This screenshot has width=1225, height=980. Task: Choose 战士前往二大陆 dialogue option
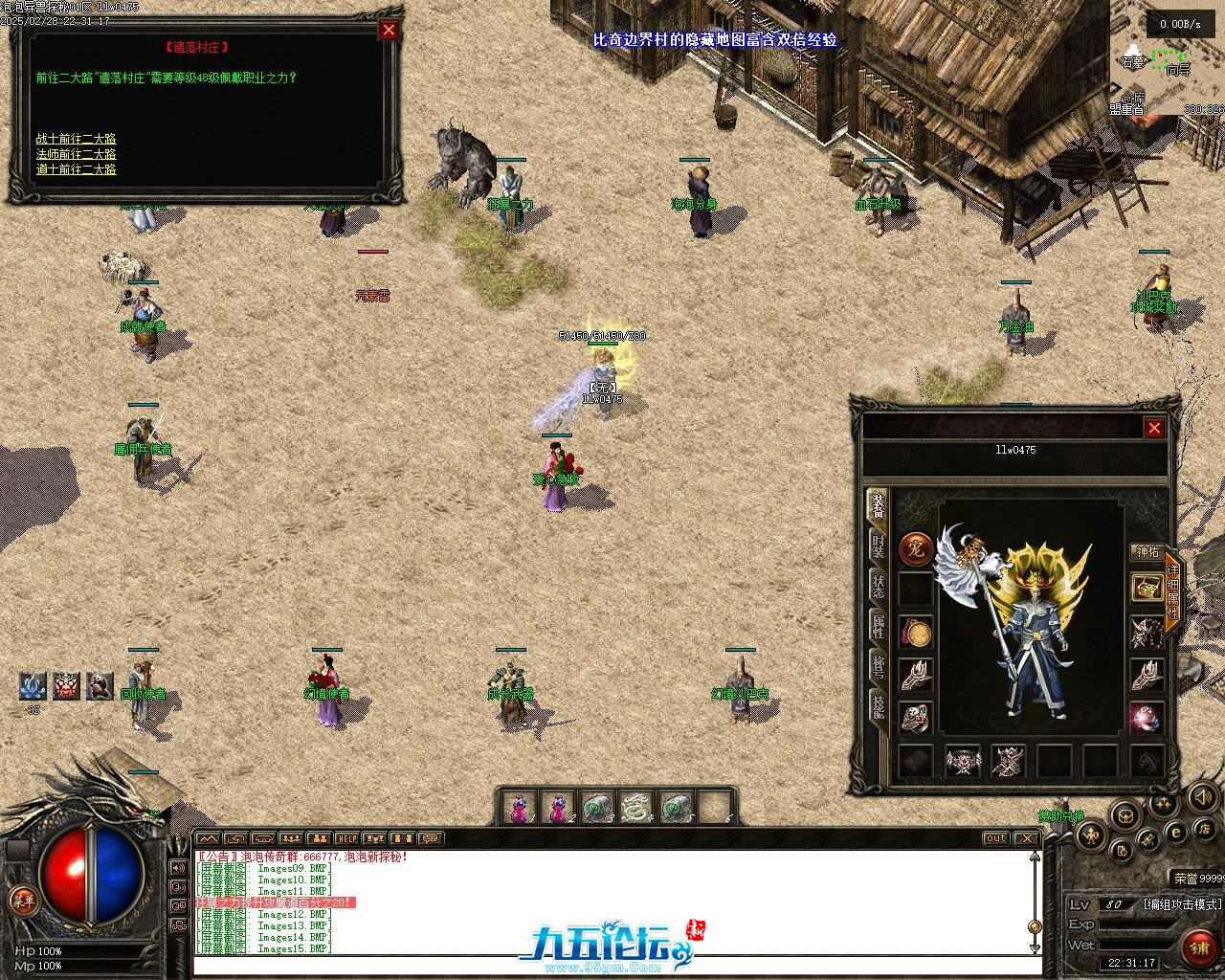pos(77,139)
